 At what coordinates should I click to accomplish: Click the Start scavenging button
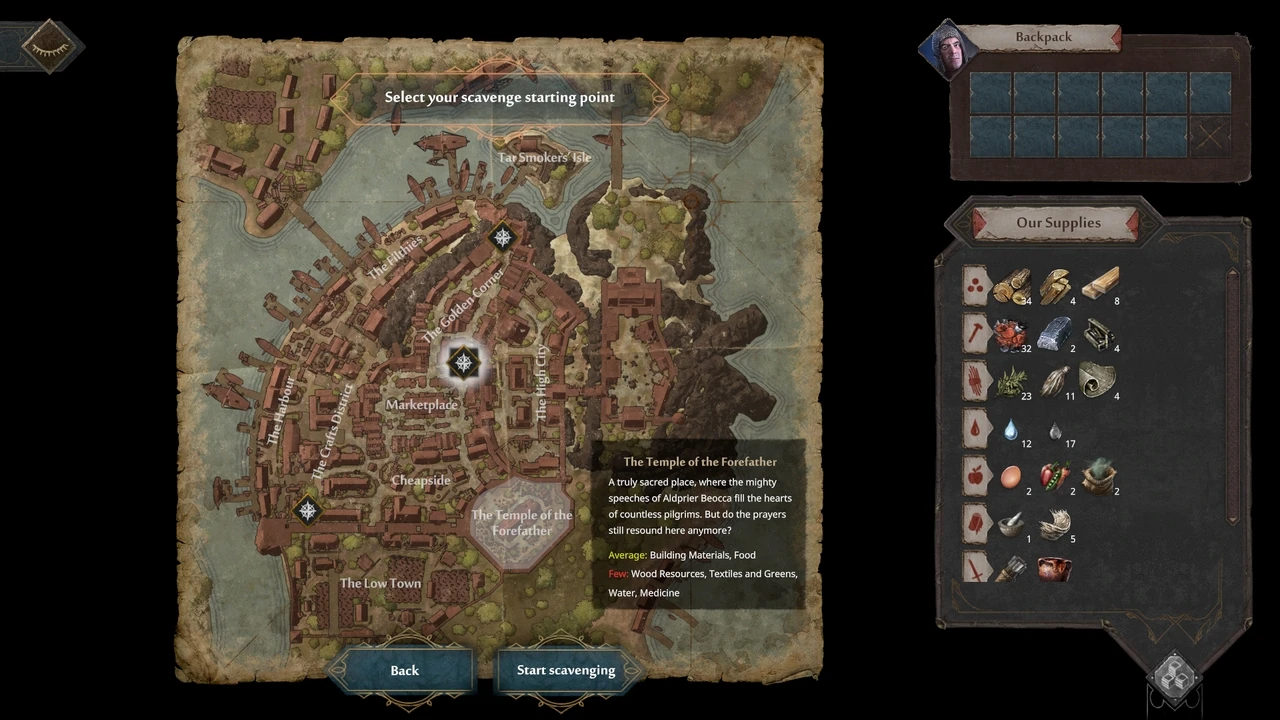coord(566,671)
